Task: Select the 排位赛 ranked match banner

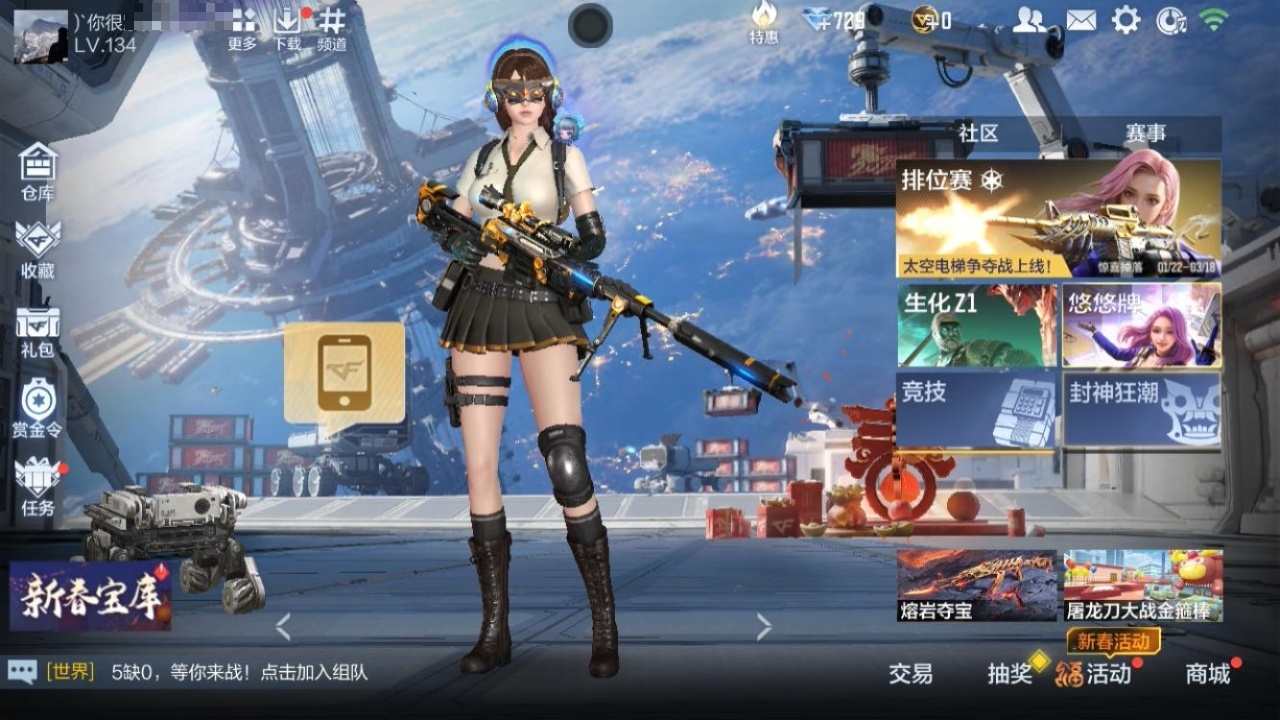Action: click(1058, 219)
